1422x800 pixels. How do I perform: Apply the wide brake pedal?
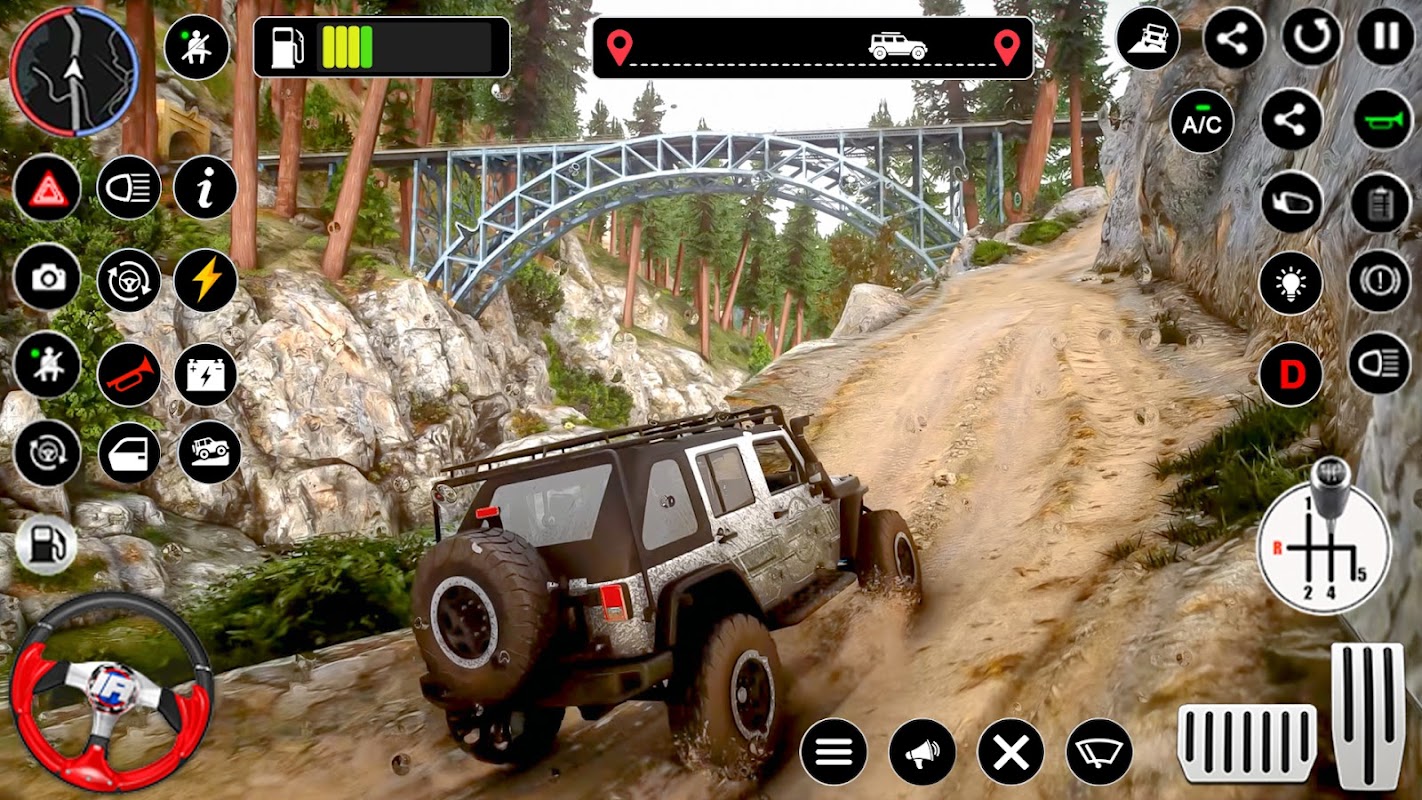click(x=1246, y=743)
